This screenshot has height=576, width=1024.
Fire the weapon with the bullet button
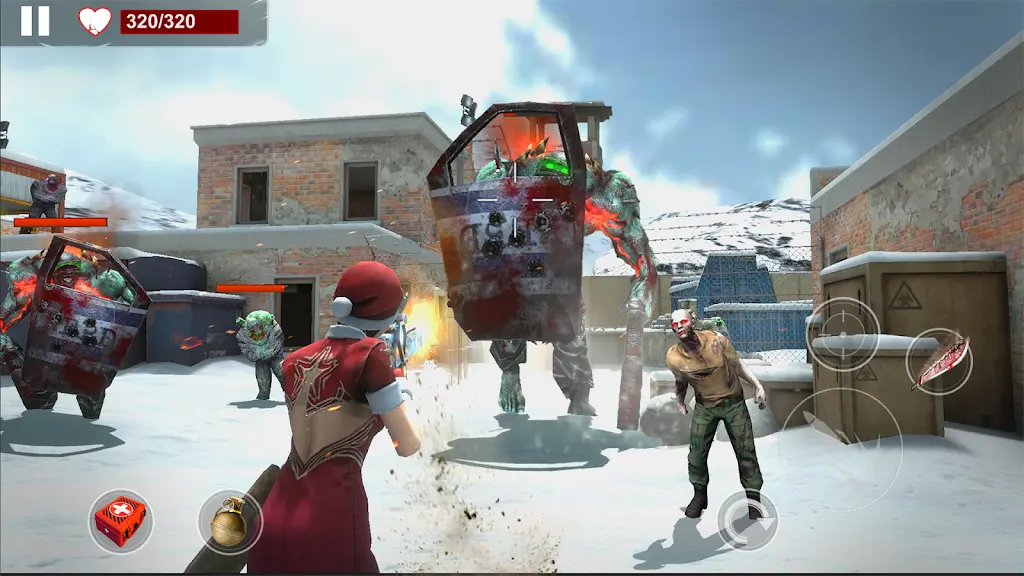point(841,448)
